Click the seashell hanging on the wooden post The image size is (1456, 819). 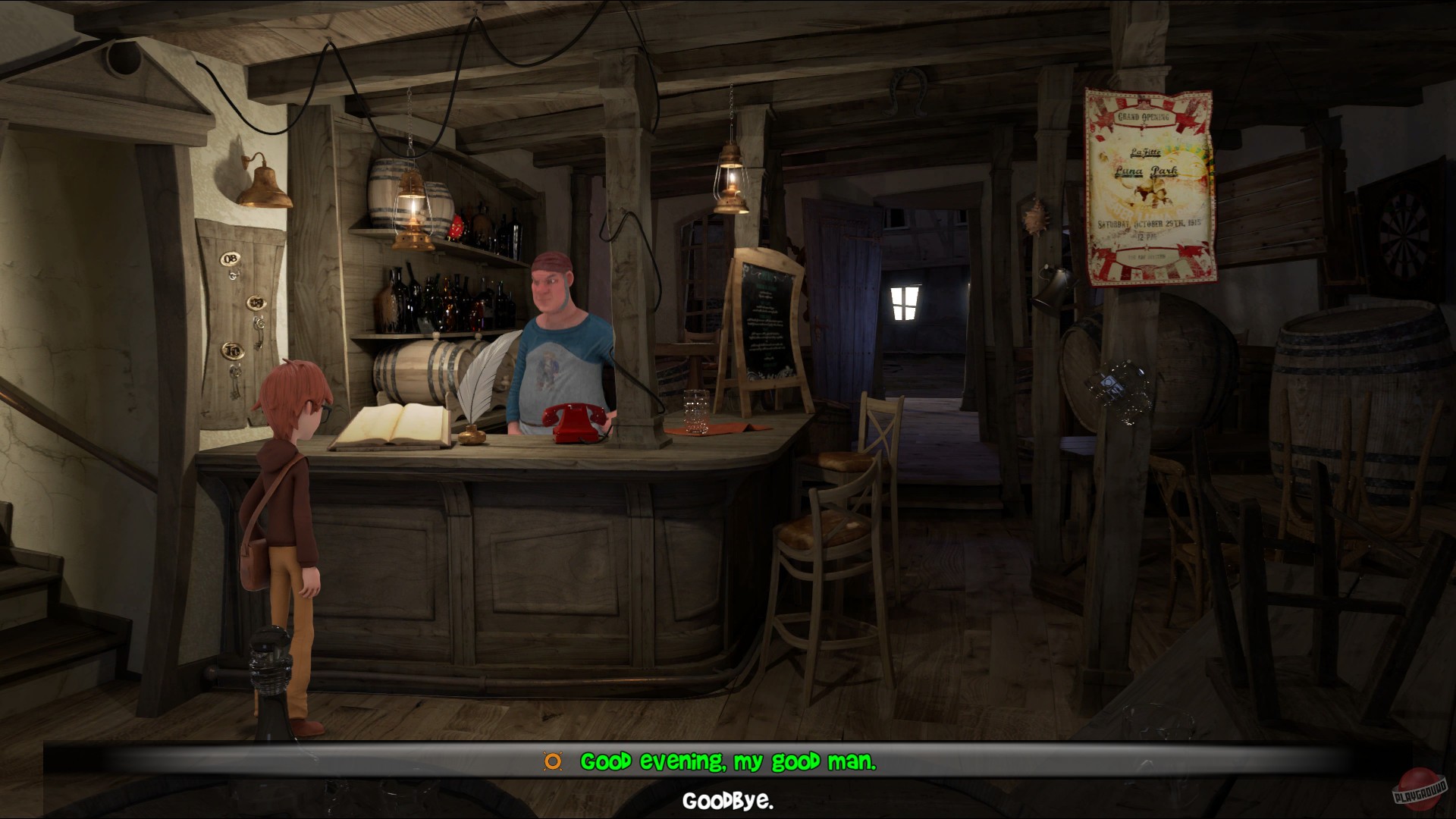pos(1036,218)
